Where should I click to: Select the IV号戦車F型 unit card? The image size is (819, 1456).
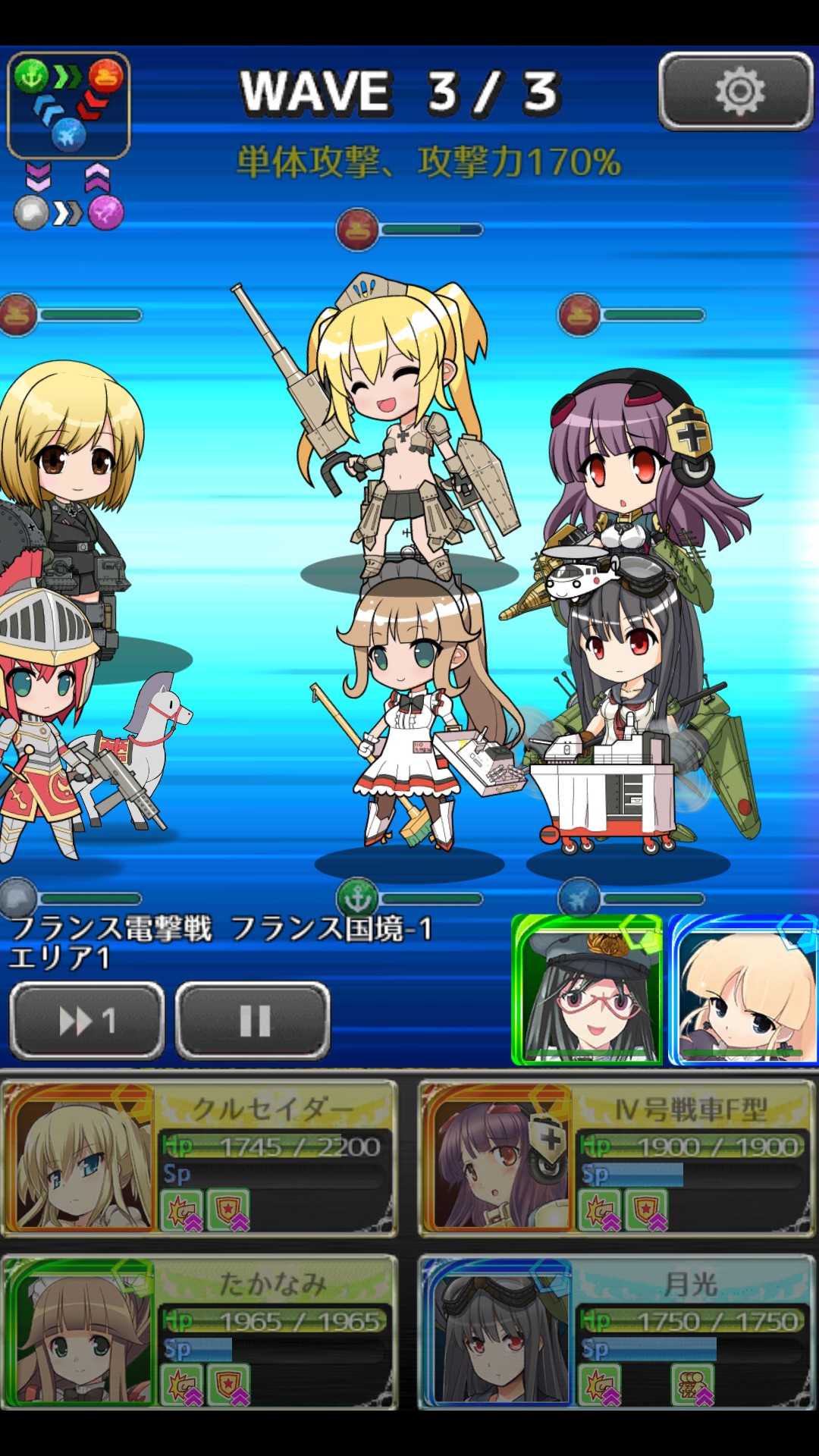point(617,1159)
